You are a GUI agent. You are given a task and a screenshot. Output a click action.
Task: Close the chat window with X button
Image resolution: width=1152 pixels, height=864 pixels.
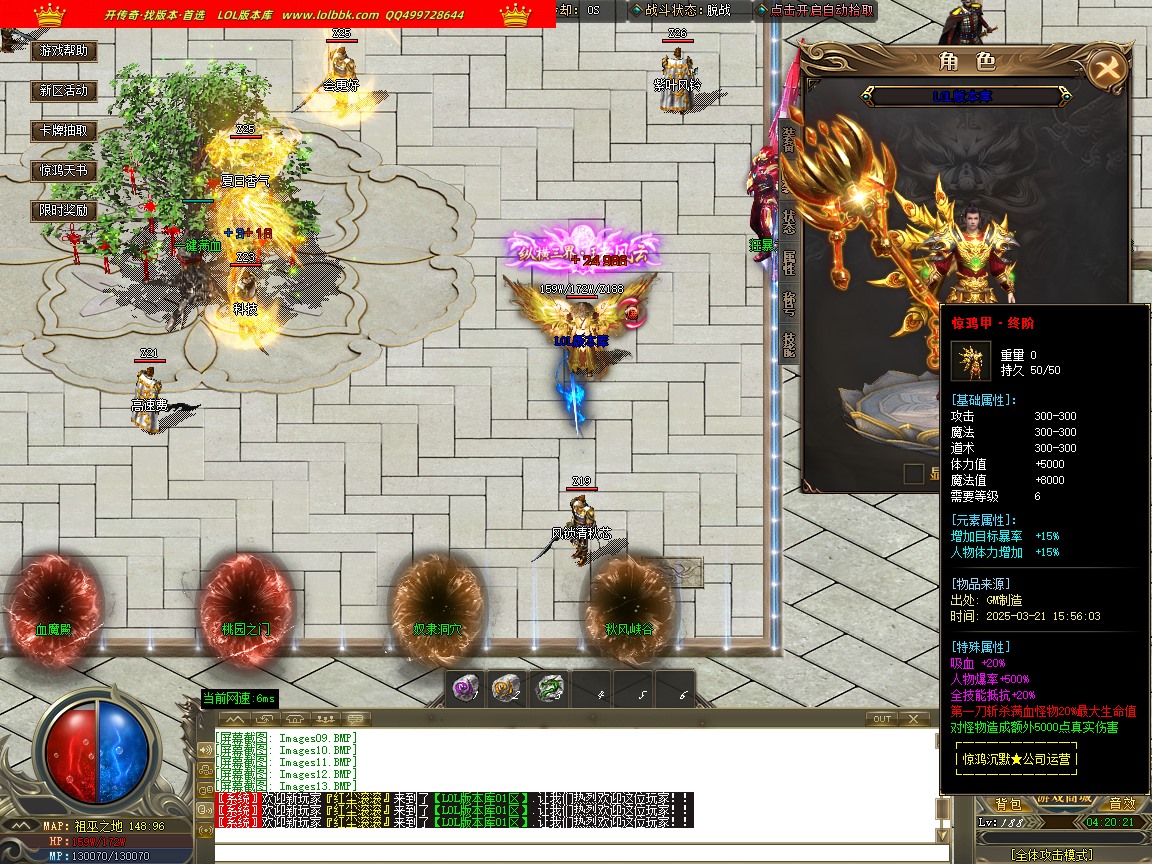(913, 718)
